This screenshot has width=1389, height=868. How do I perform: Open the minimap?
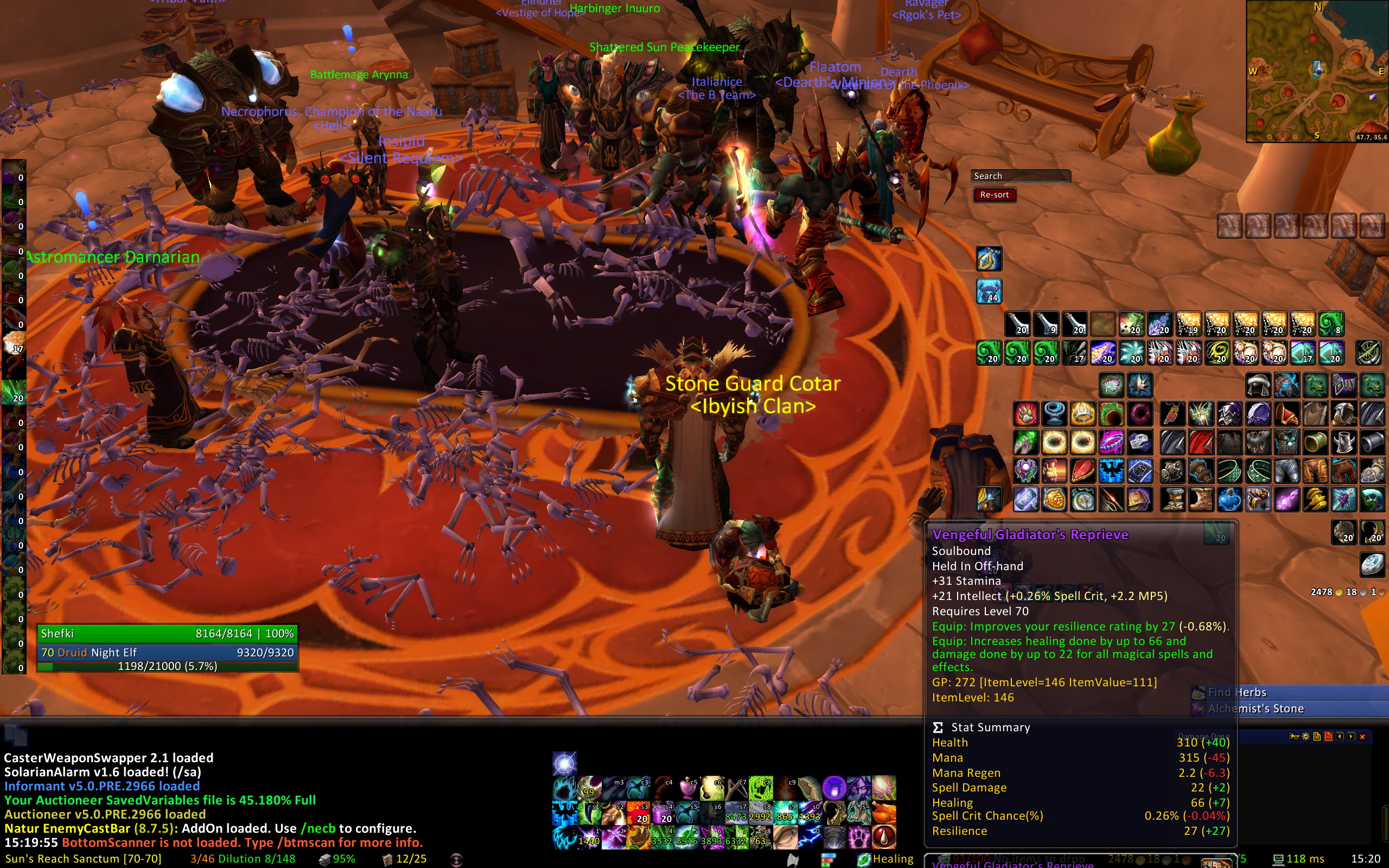click(1317, 71)
